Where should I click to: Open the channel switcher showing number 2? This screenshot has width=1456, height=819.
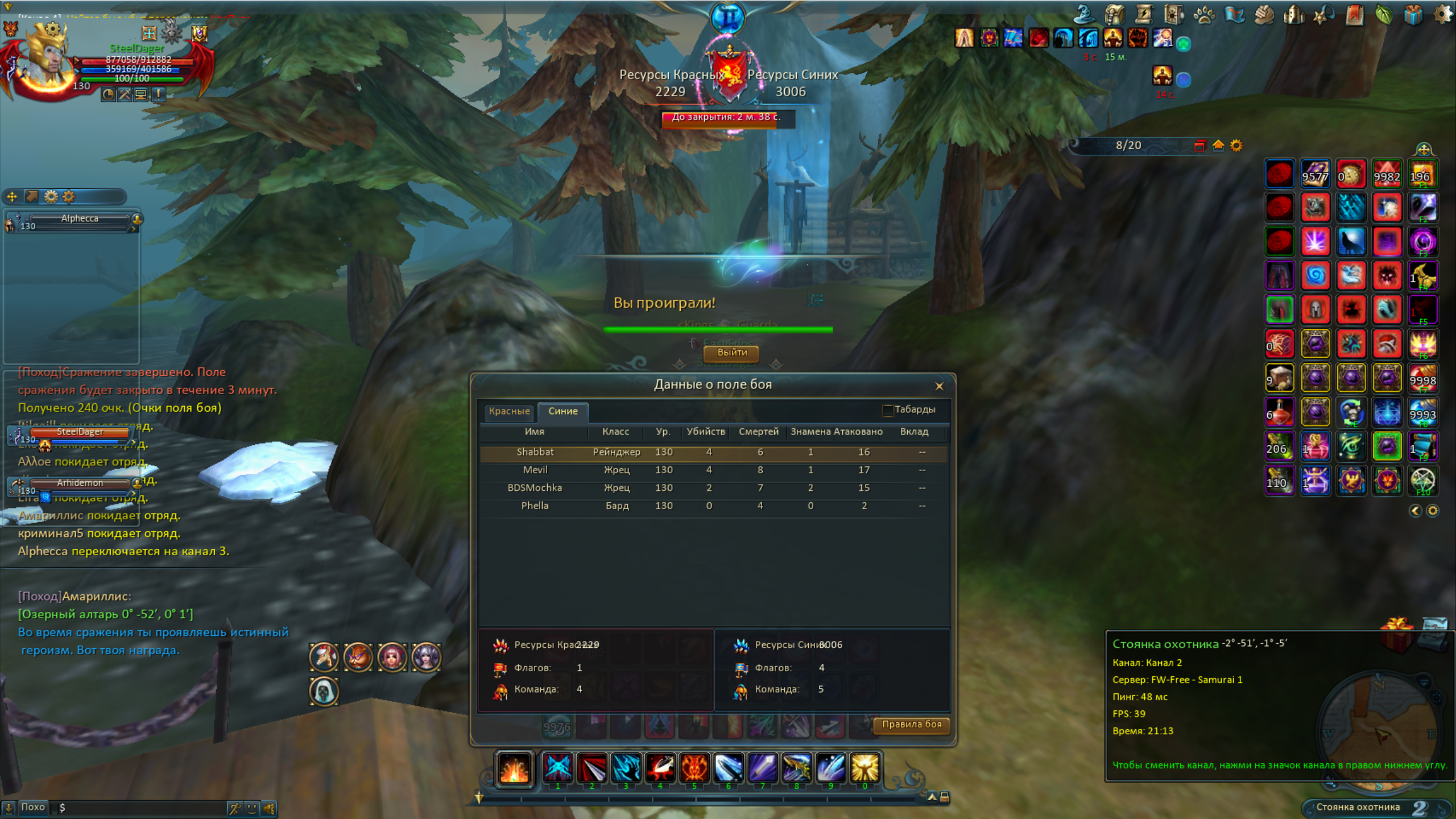[1419, 808]
